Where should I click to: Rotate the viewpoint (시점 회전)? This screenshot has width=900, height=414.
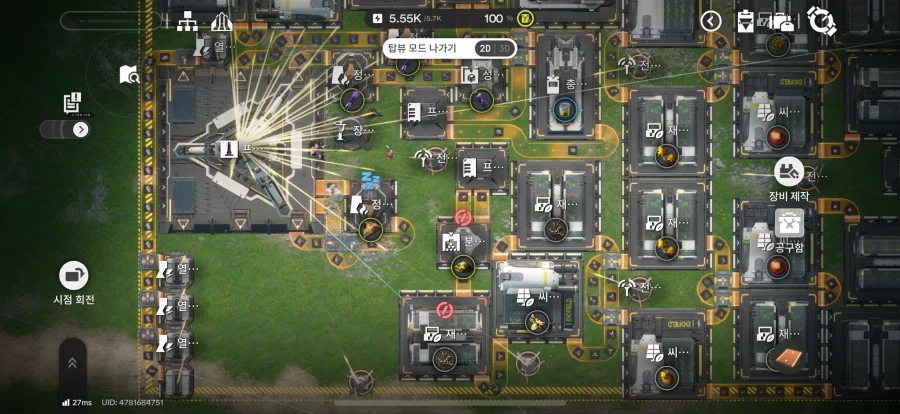tap(74, 275)
